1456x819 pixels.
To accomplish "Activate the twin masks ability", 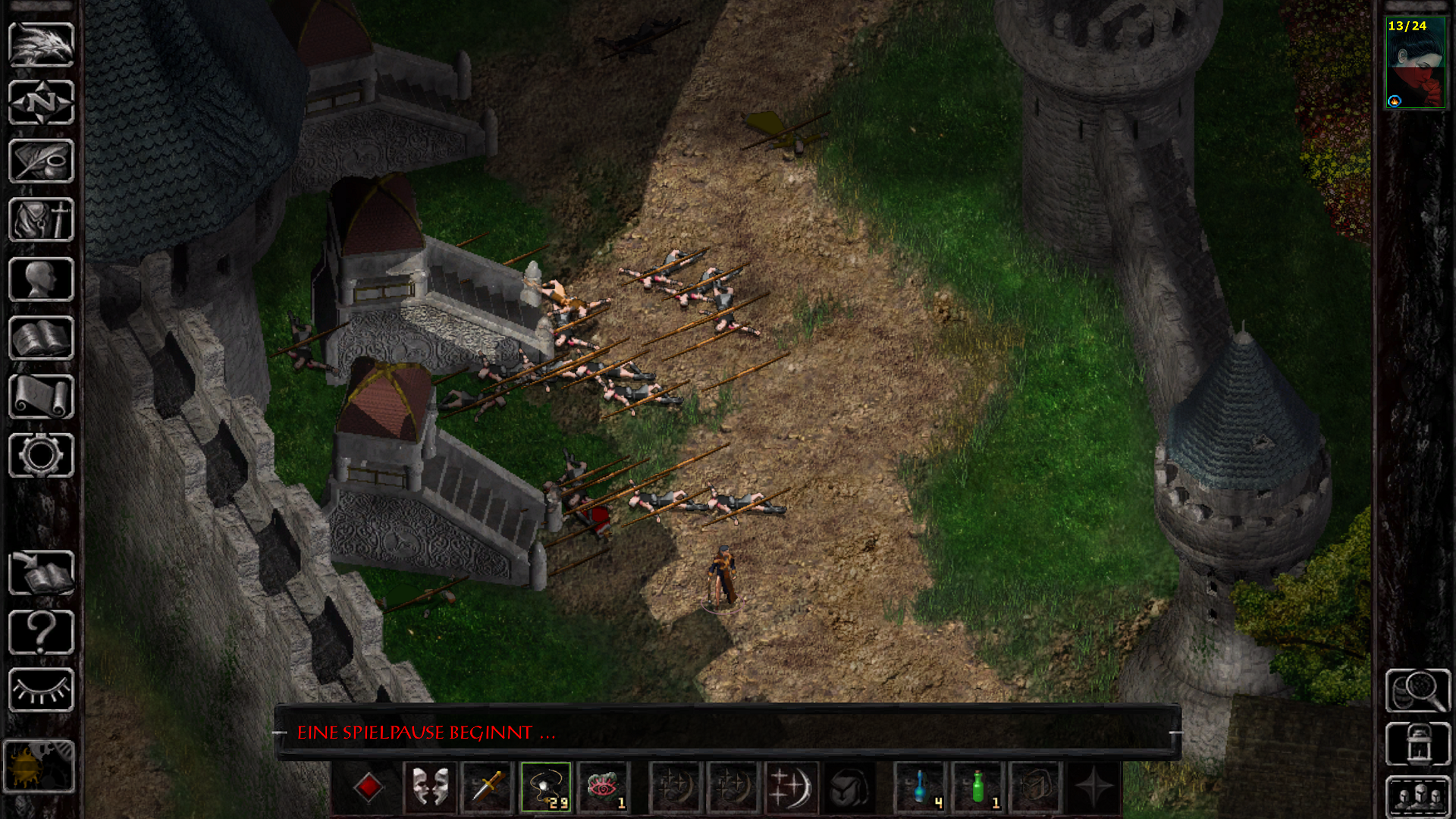I will 430,787.
